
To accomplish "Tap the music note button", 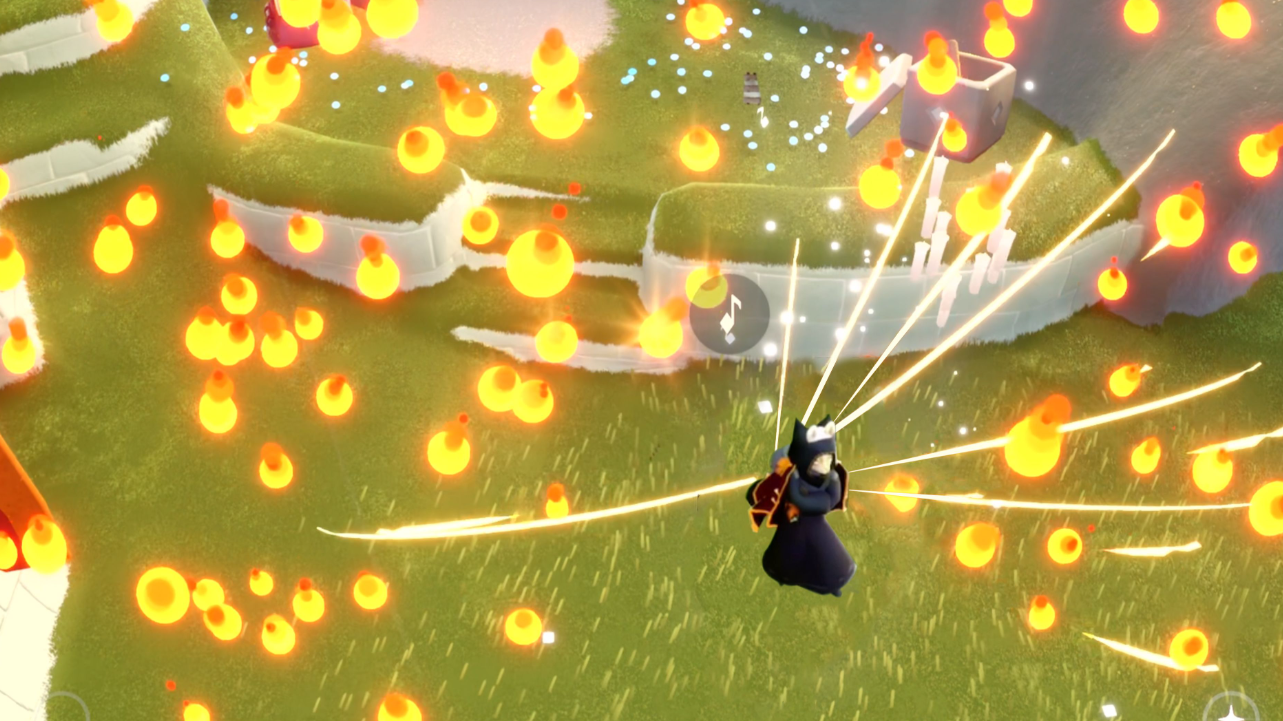I will click(x=730, y=314).
